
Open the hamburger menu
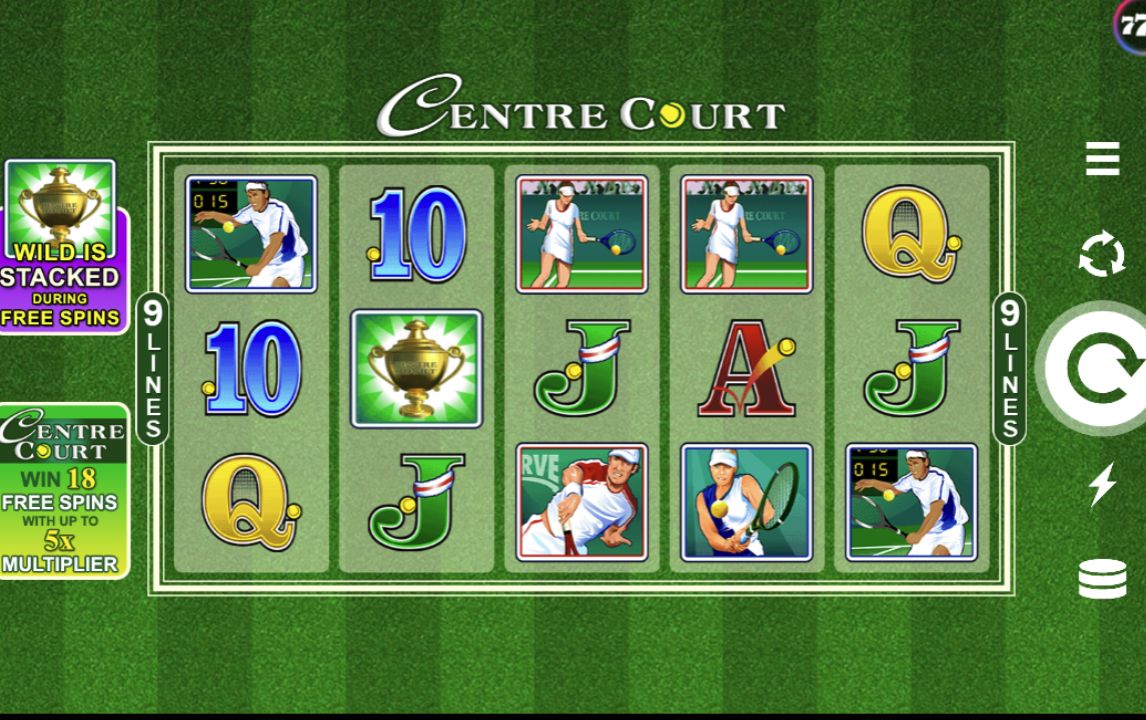click(1102, 159)
